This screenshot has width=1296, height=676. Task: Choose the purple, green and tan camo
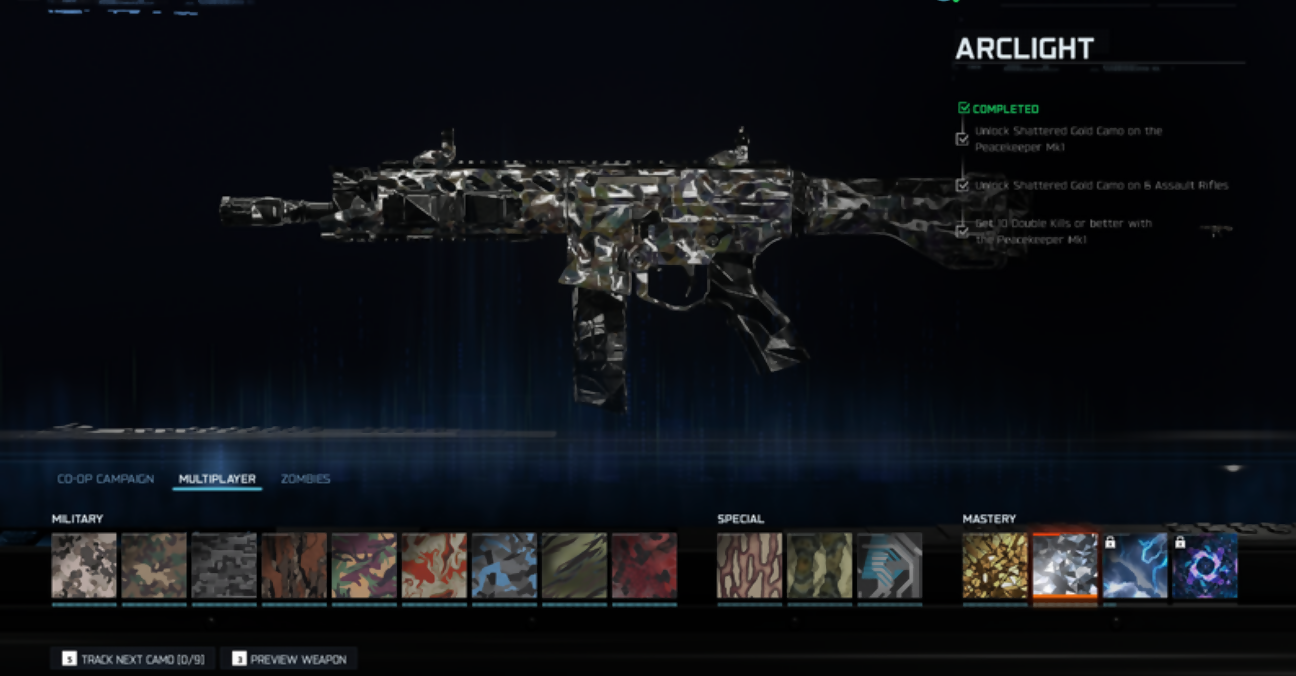364,566
